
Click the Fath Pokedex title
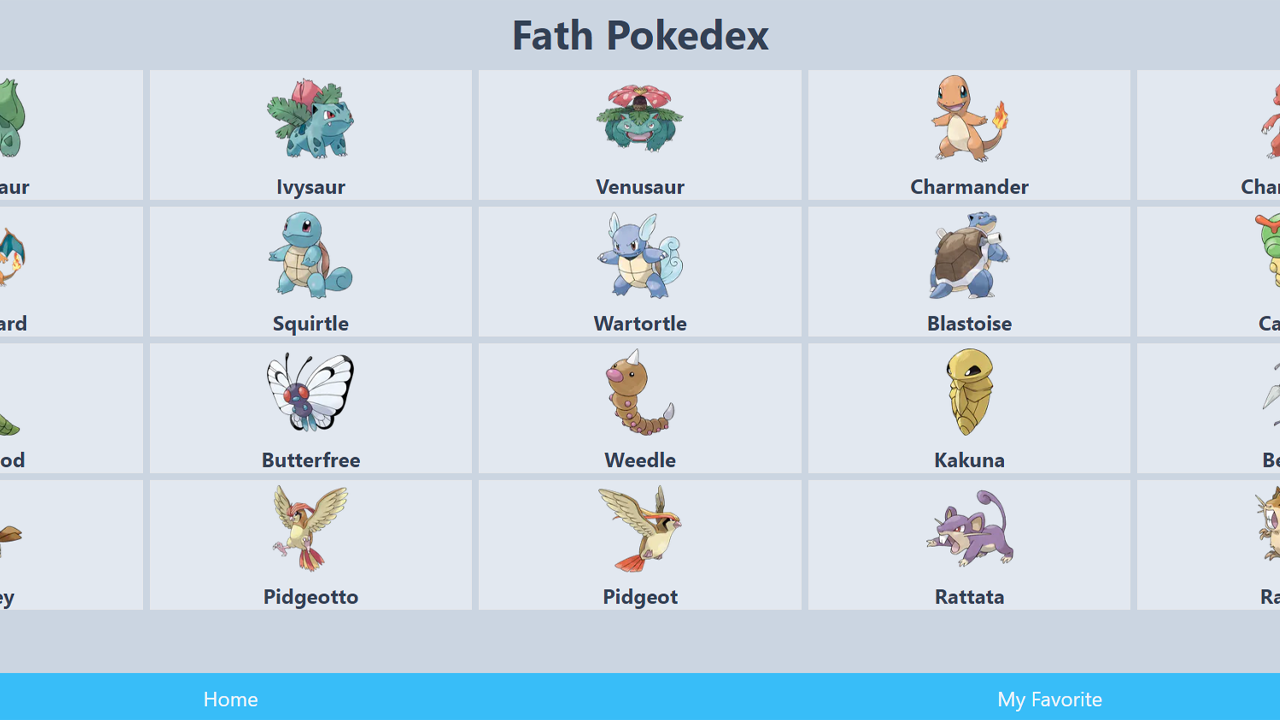pyautogui.click(x=640, y=35)
